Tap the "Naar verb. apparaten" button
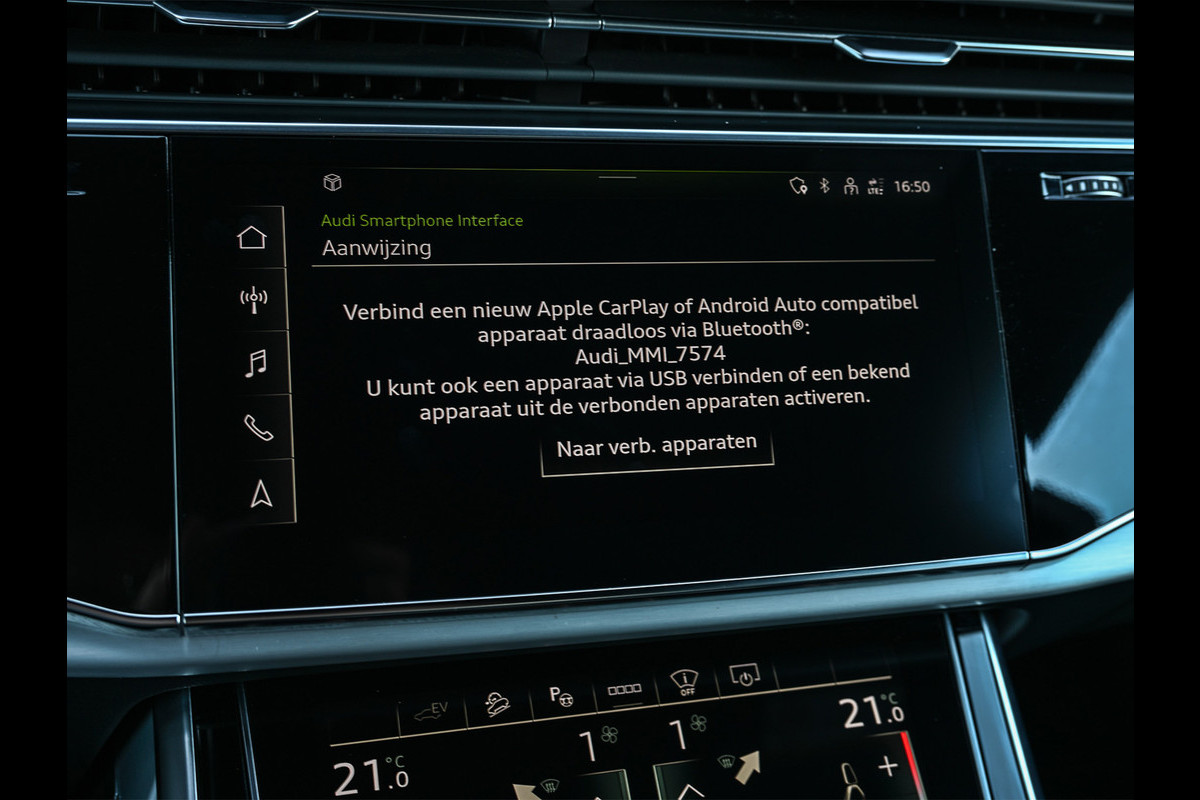The width and height of the screenshot is (1200, 800). [x=657, y=446]
